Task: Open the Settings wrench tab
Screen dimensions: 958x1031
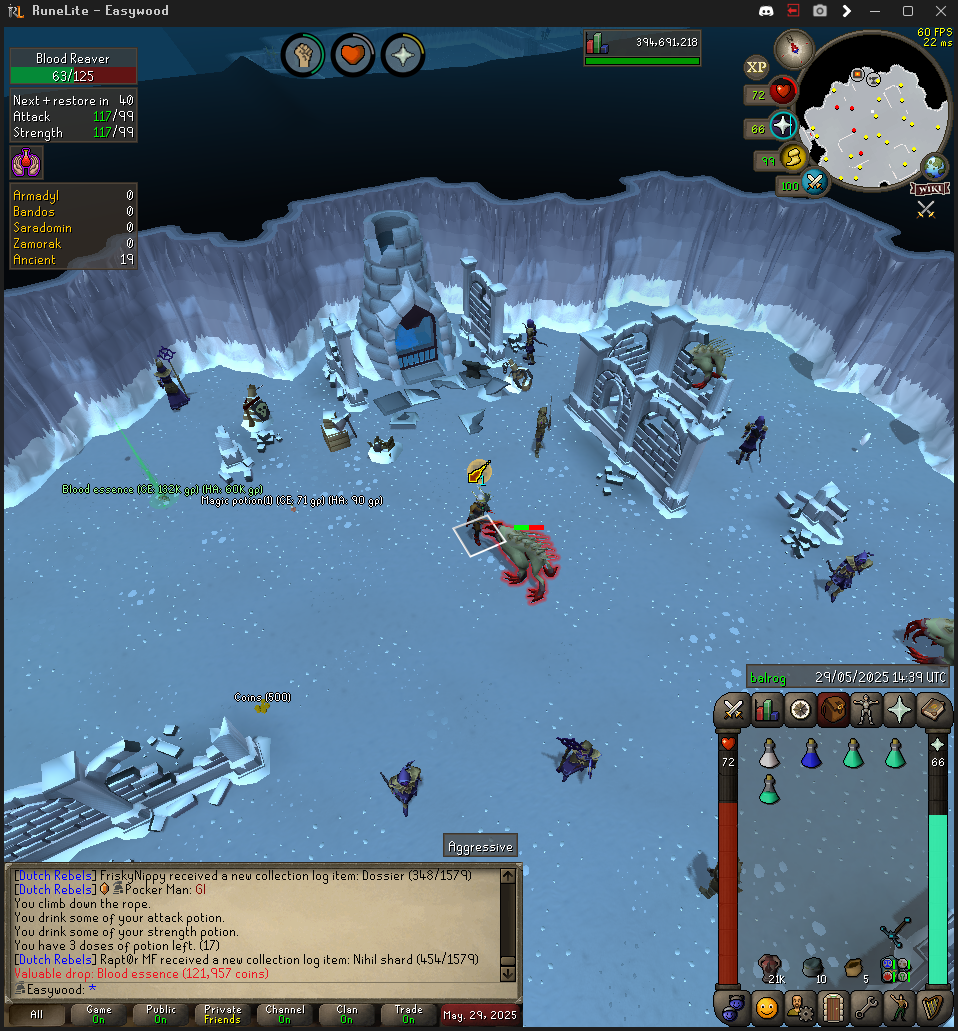Action: (865, 1006)
